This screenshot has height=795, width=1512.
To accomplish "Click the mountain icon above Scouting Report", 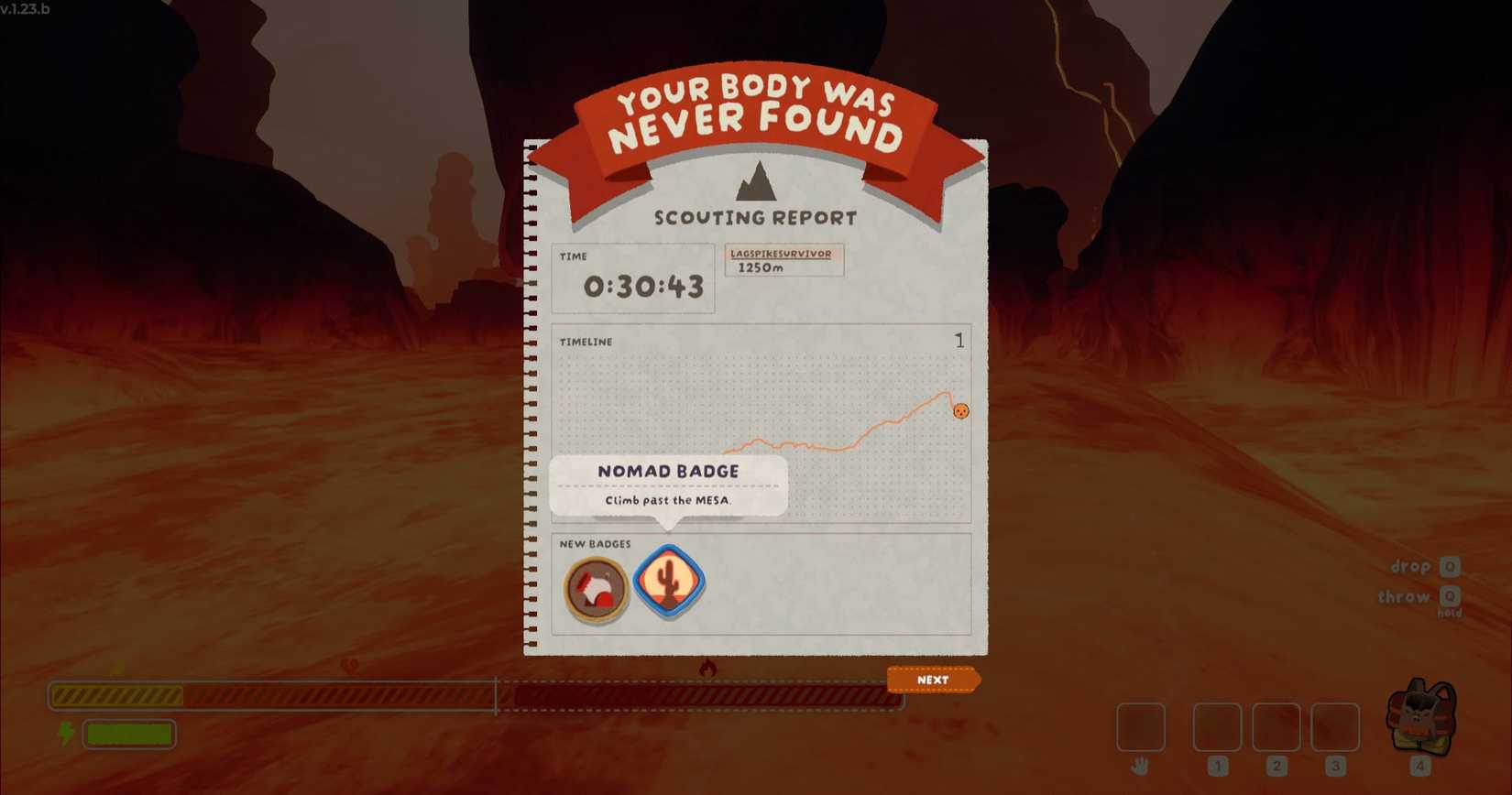I will pyautogui.click(x=756, y=180).
